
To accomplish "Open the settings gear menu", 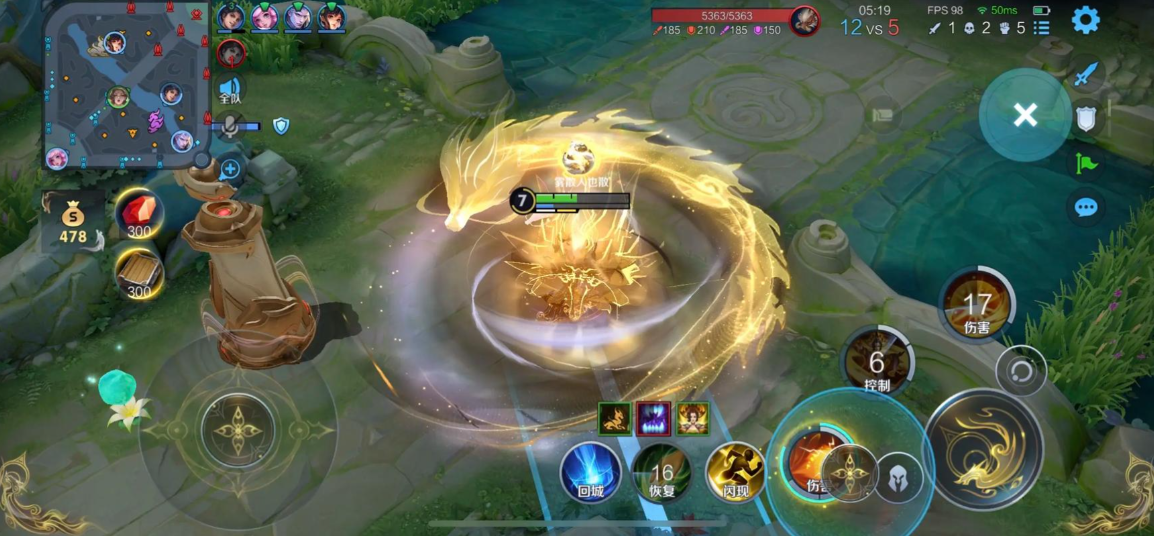I will (1085, 20).
